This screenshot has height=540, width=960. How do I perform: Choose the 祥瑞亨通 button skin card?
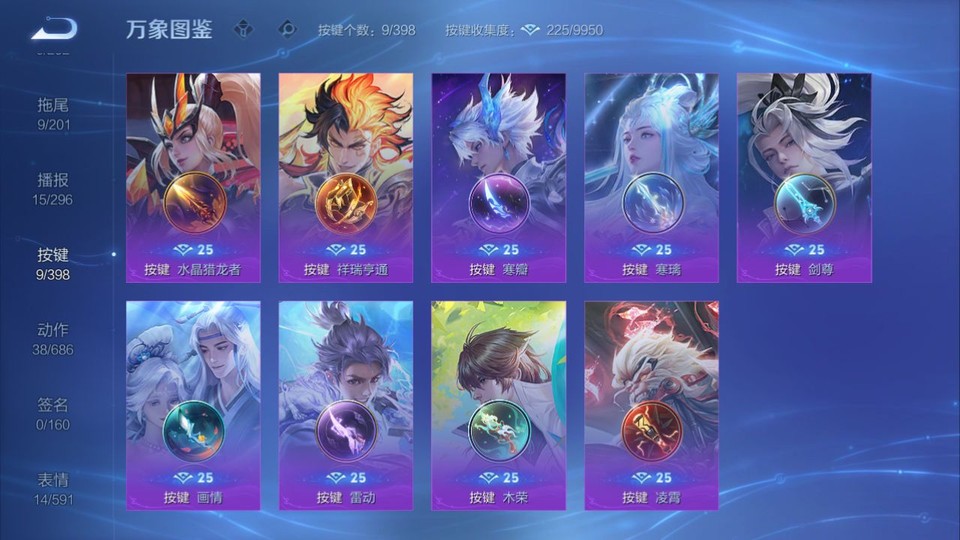point(345,177)
